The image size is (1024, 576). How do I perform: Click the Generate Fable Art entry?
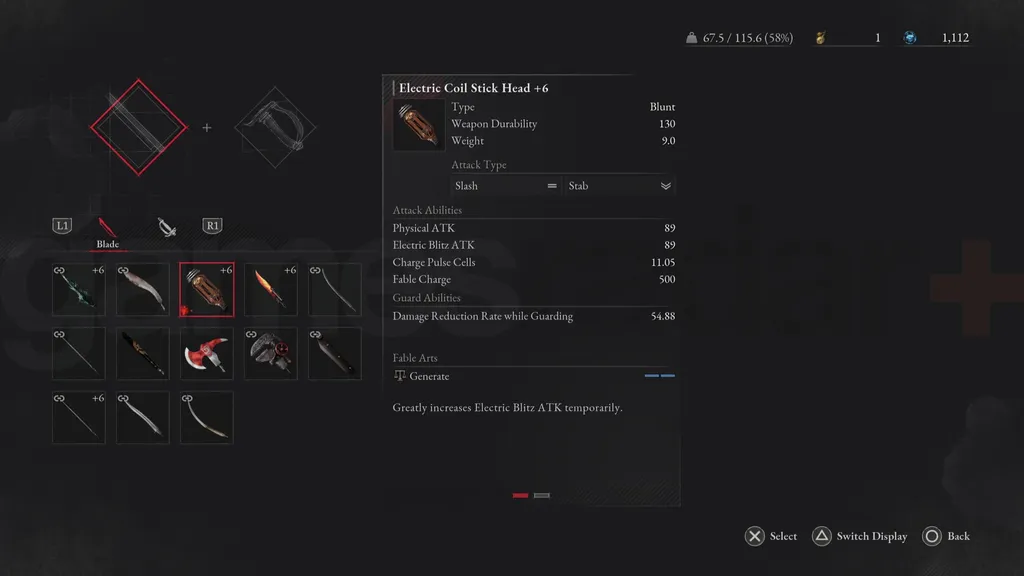(430, 376)
